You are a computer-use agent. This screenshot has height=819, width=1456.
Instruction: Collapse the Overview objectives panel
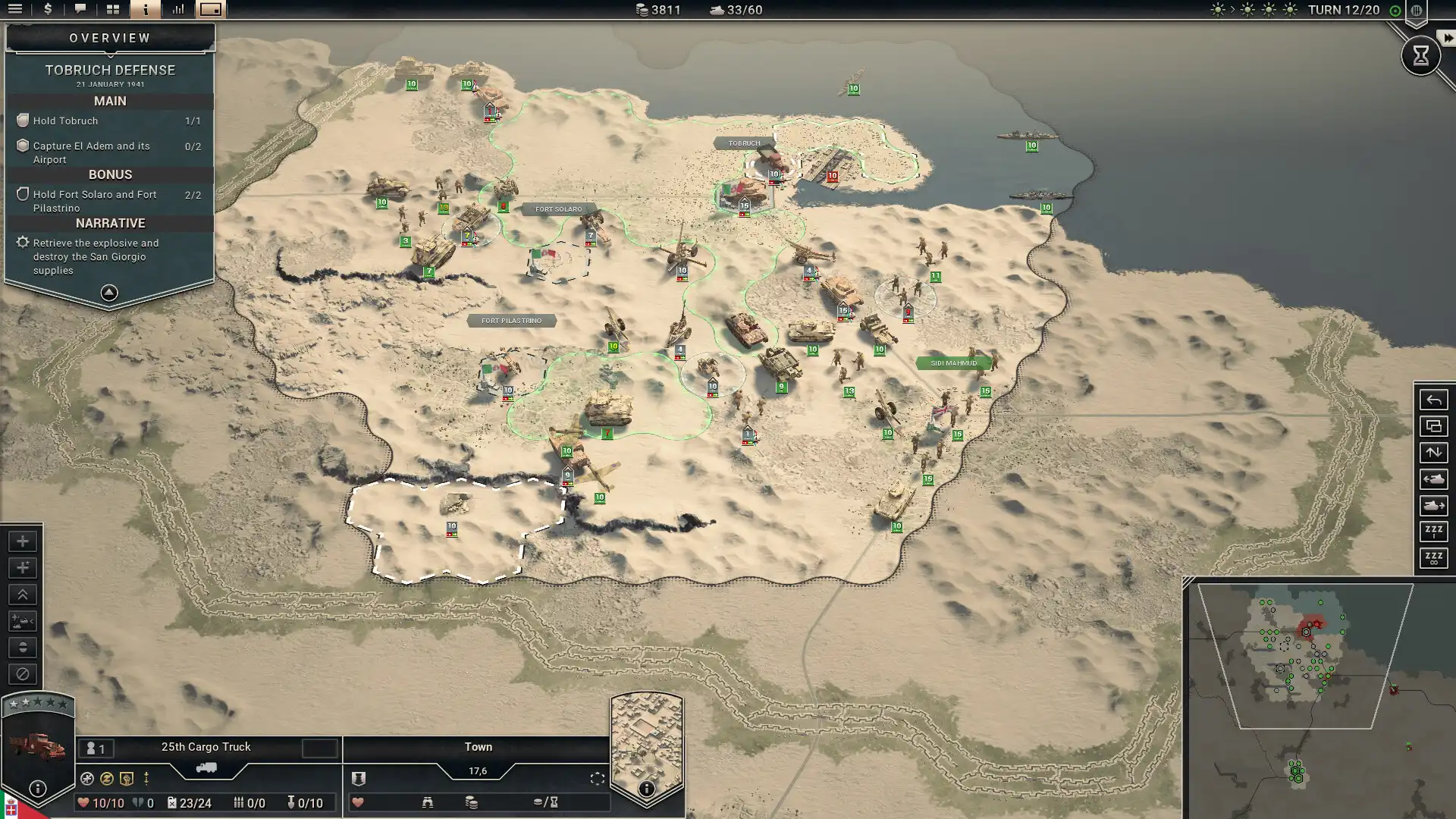tap(110, 292)
